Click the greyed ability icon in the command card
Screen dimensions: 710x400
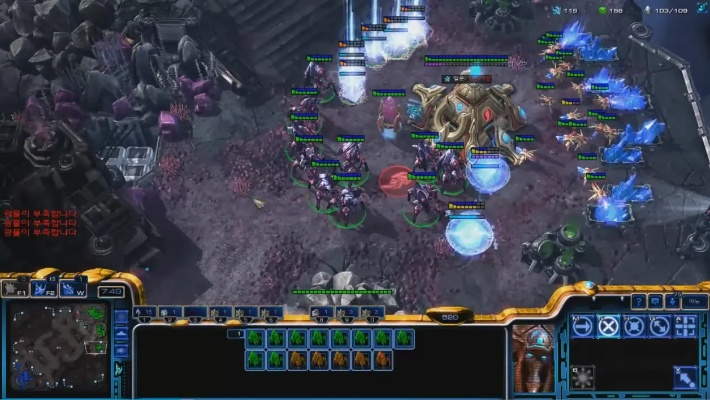point(583,377)
